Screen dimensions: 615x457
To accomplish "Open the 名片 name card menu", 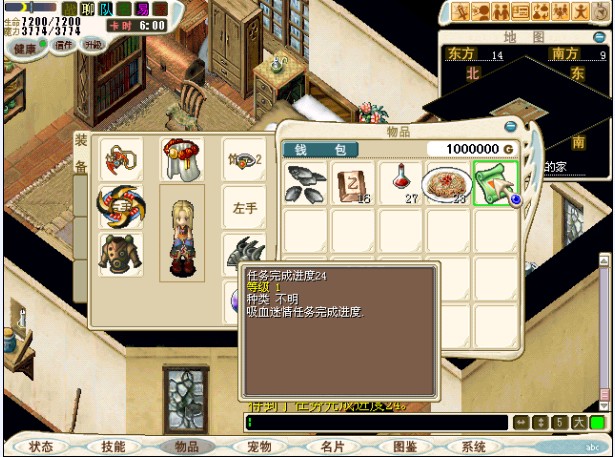I will (332, 446).
